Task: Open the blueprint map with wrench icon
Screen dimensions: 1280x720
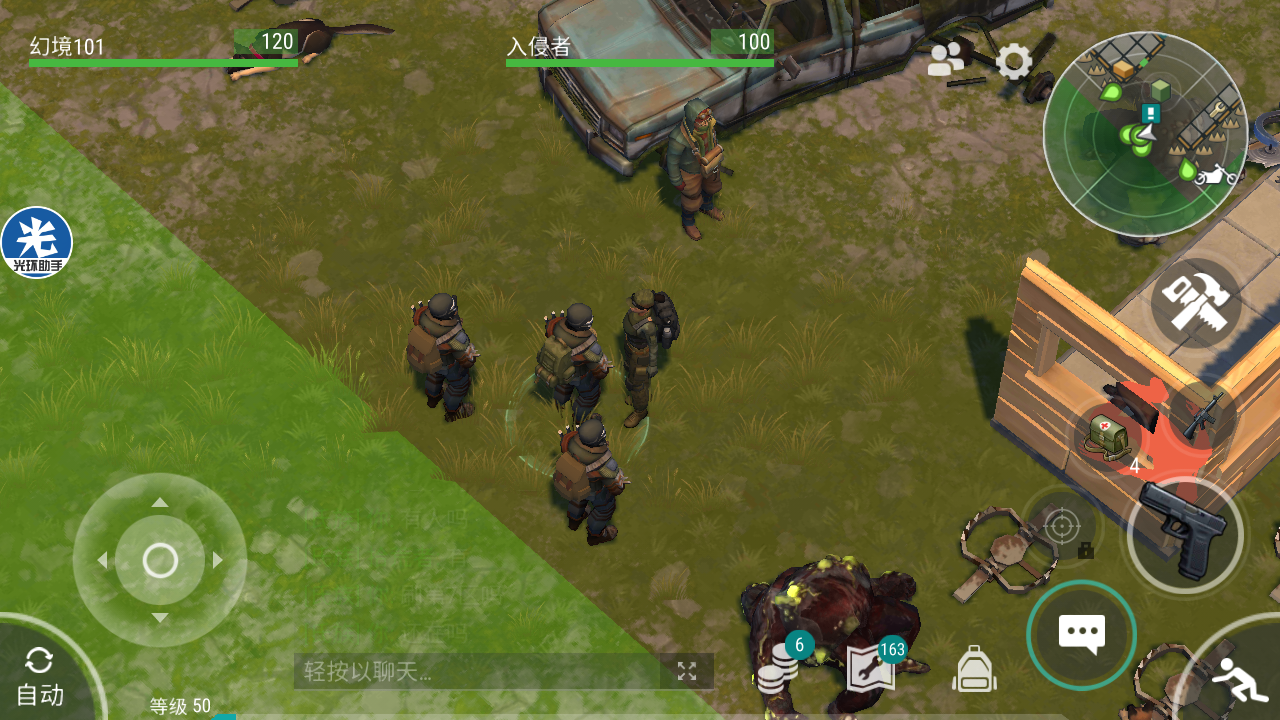Action: click(871, 667)
